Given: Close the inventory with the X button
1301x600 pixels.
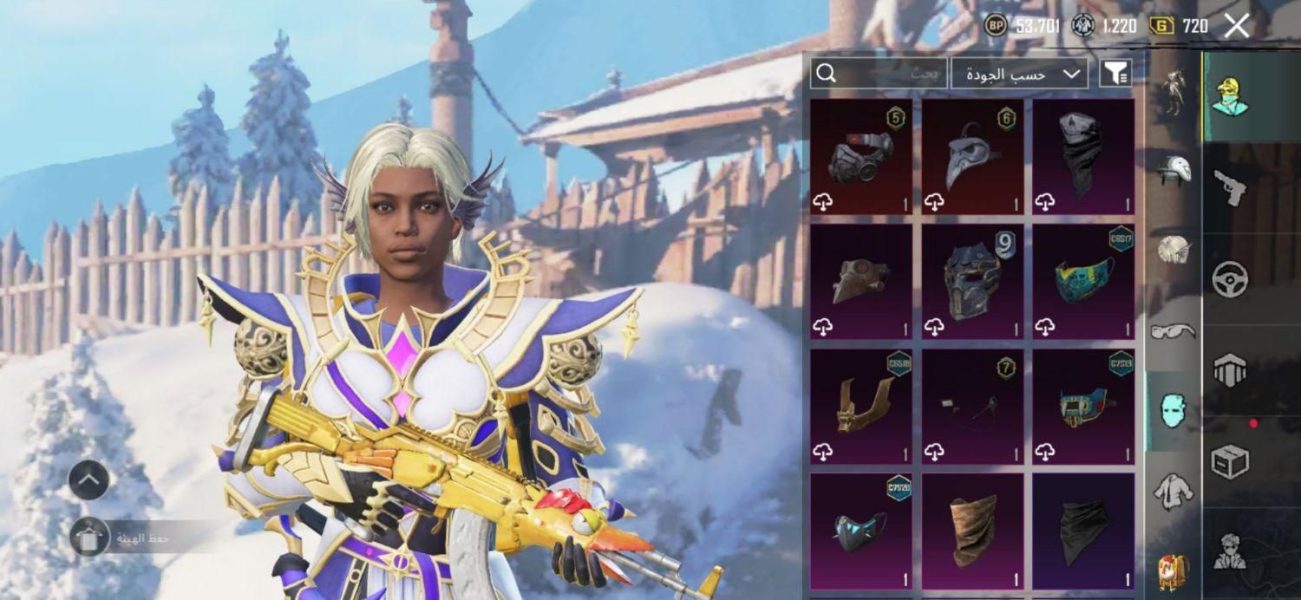Looking at the screenshot, I should [1237, 26].
